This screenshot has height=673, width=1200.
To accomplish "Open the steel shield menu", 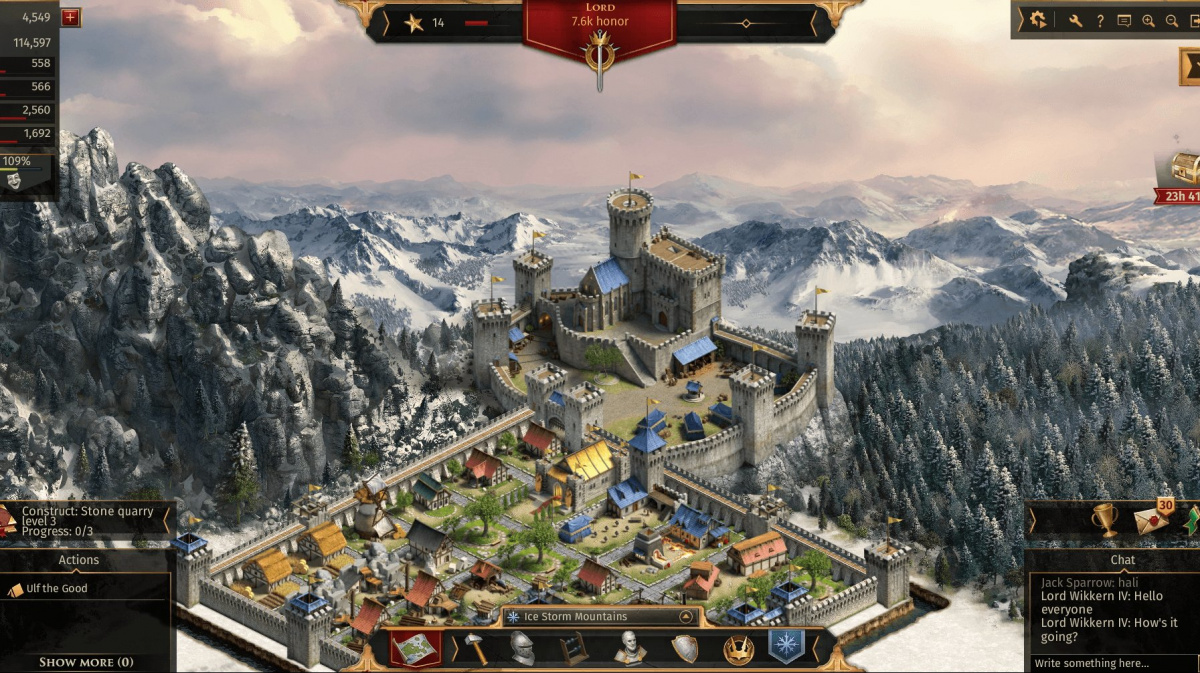I will [x=685, y=648].
